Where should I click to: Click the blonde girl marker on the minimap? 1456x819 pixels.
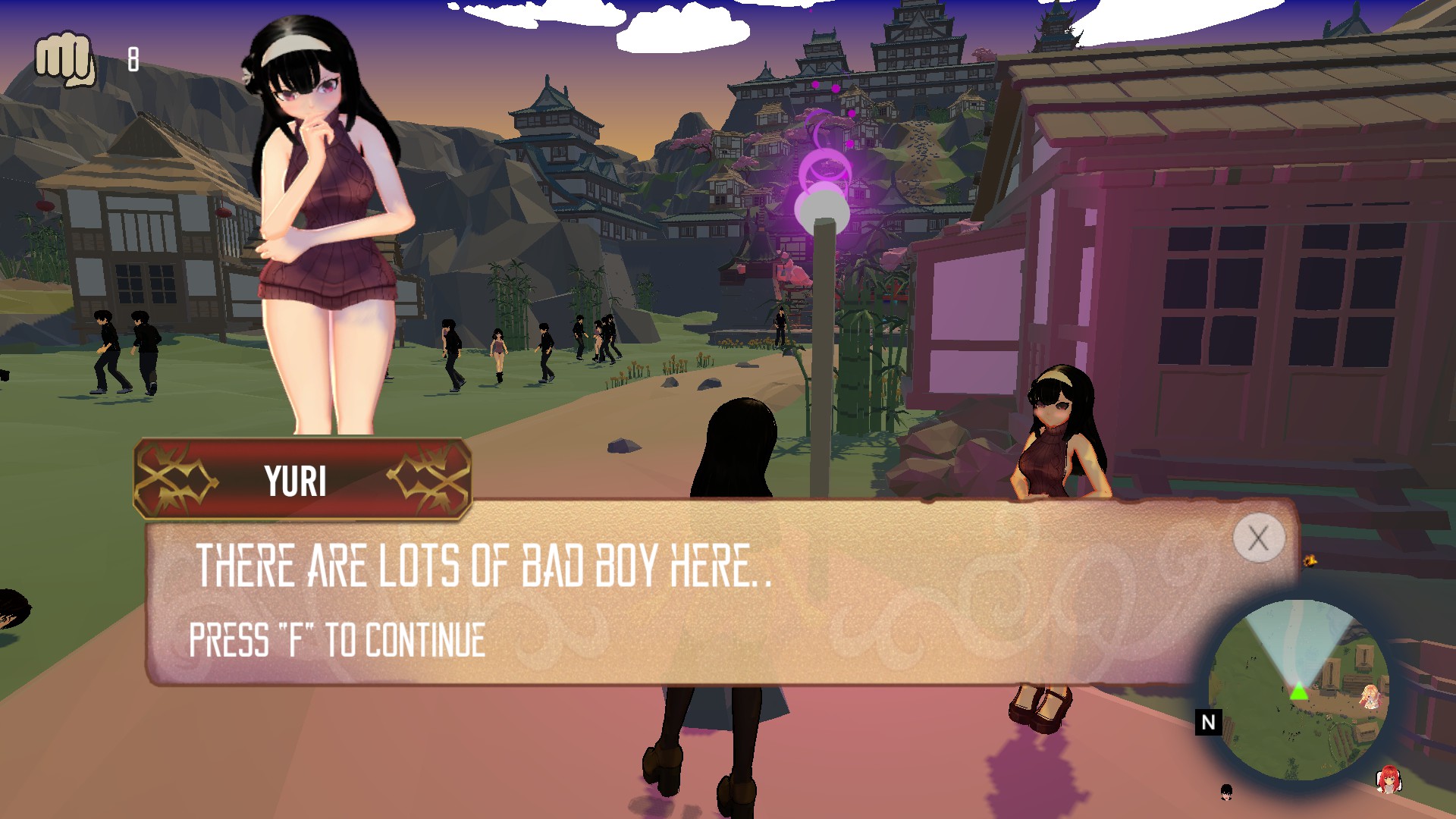1370,696
